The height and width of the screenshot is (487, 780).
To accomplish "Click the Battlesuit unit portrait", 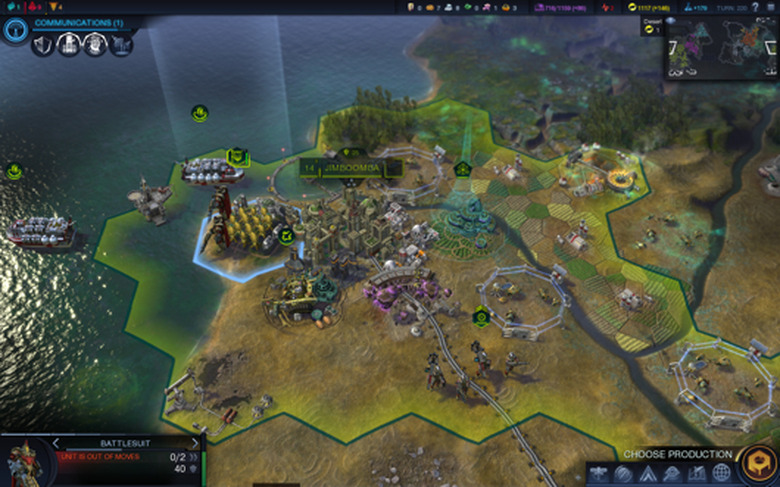I will click(22, 462).
